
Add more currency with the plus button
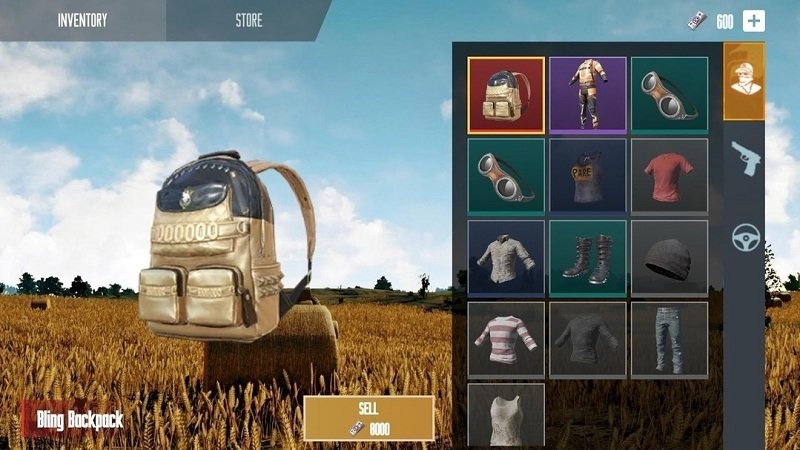[x=753, y=21]
